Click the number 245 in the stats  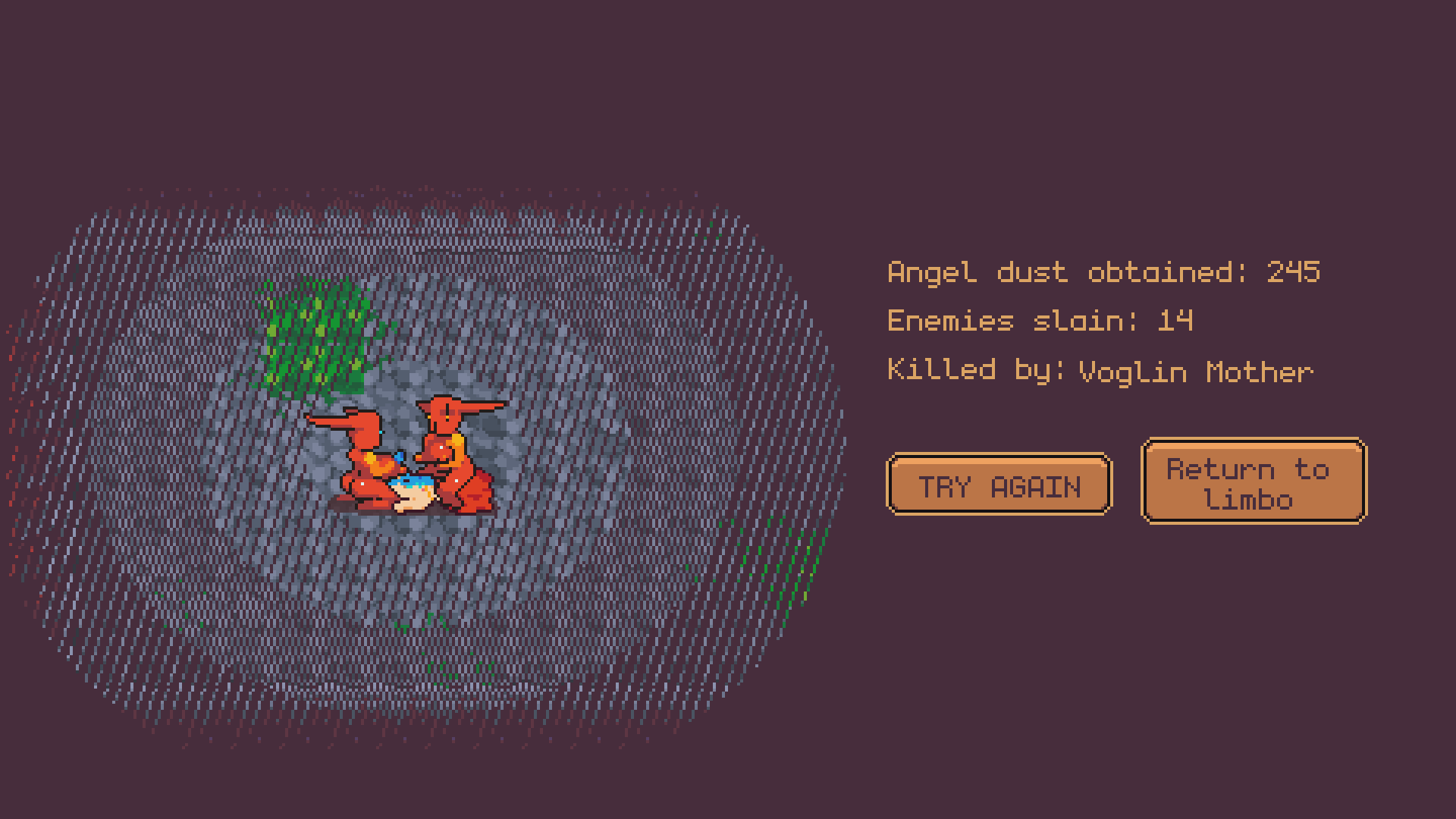tap(1293, 273)
